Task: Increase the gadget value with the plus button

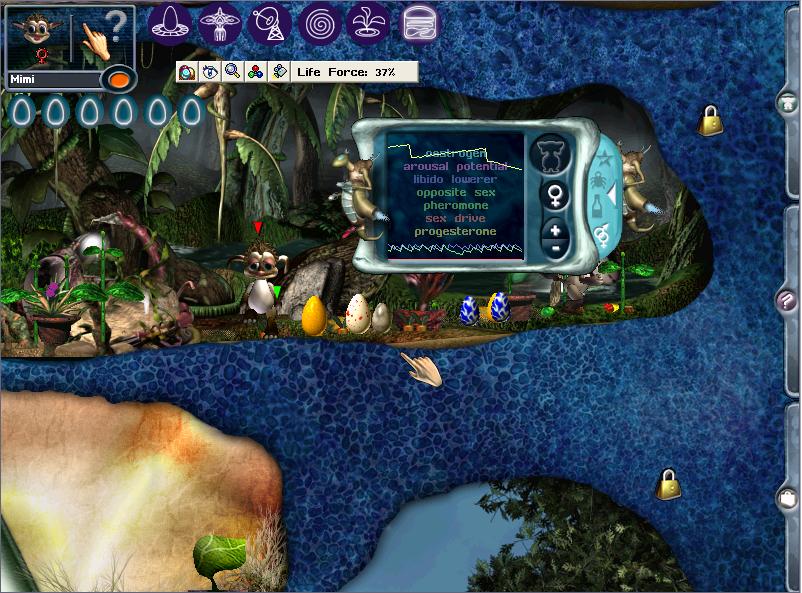Action: [555, 230]
